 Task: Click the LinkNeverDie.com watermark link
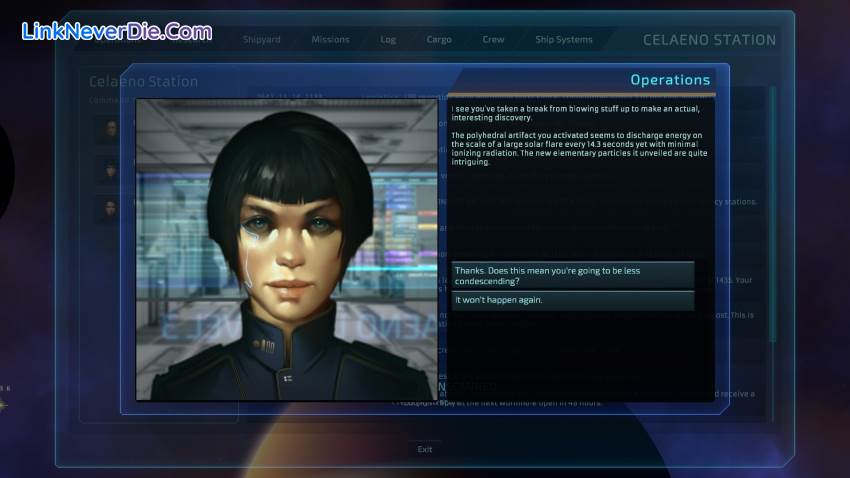(x=116, y=32)
